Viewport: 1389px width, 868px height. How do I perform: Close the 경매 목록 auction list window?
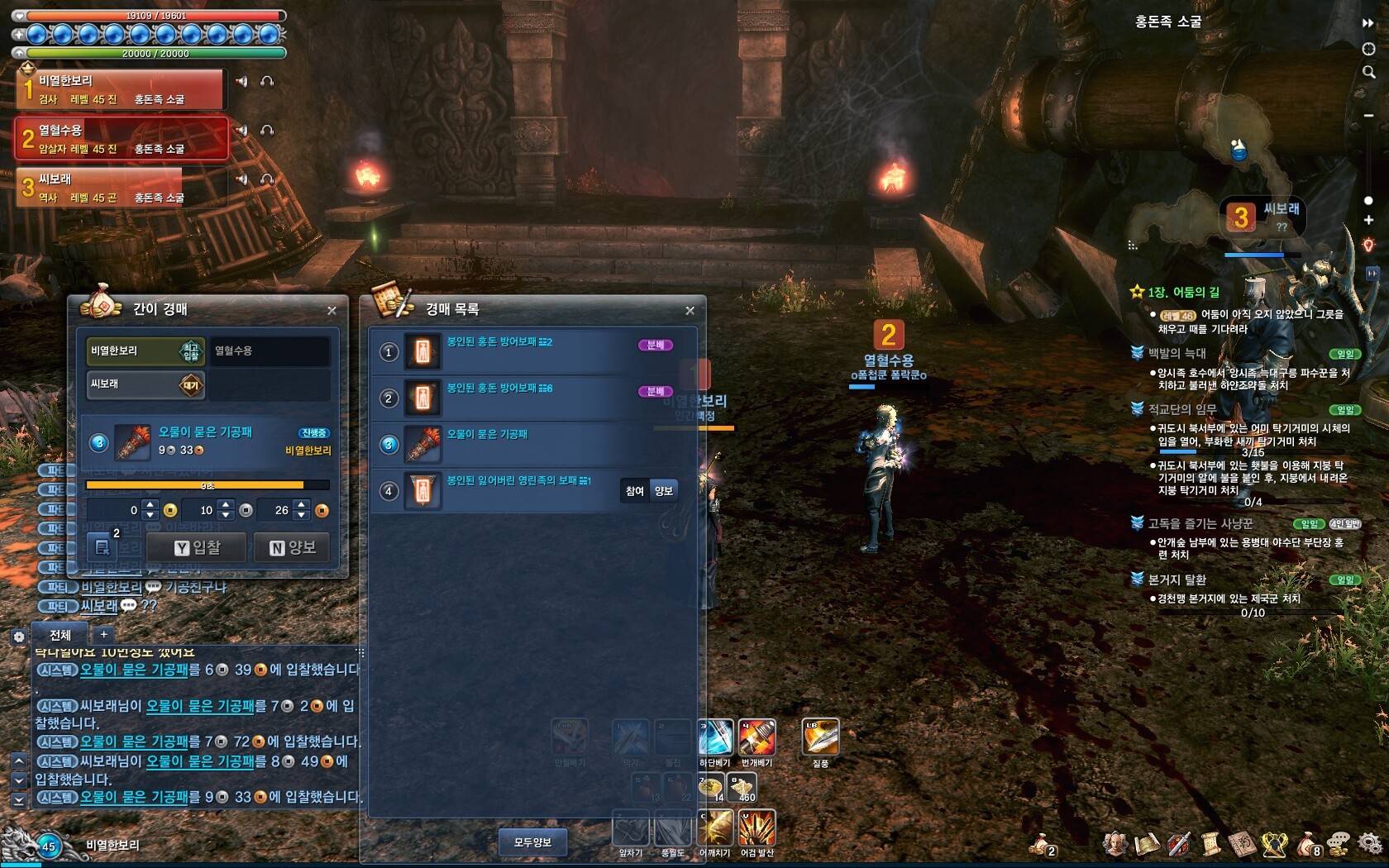click(690, 311)
